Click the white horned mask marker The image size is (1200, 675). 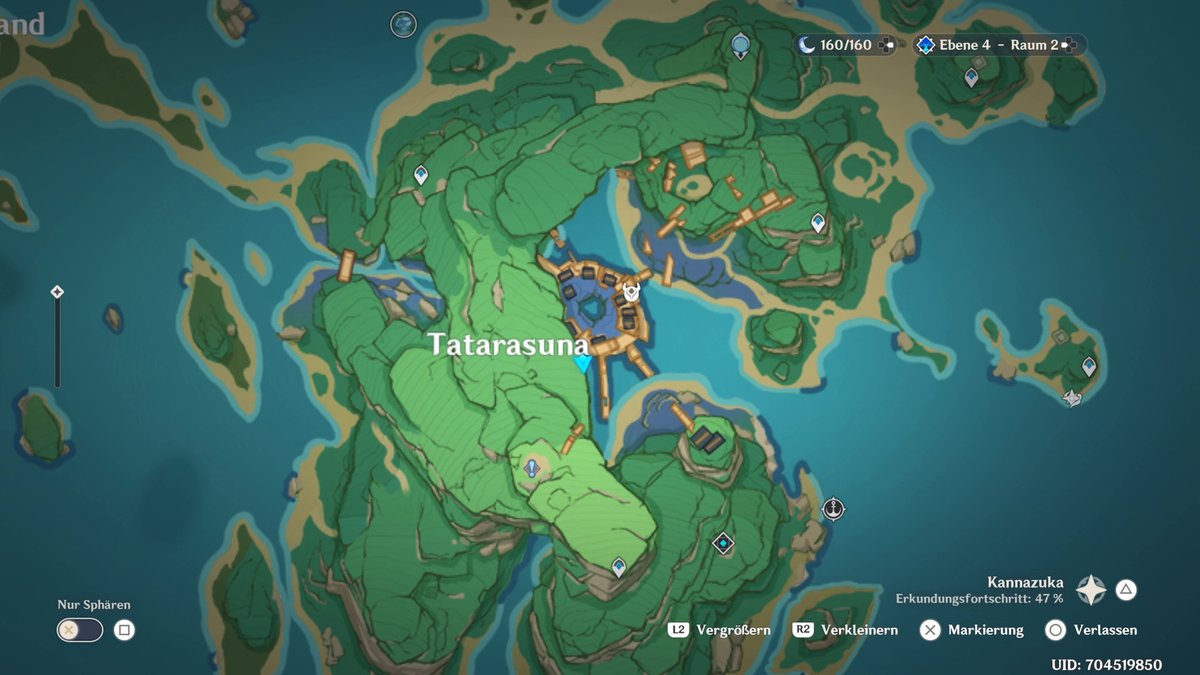click(632, 291)
